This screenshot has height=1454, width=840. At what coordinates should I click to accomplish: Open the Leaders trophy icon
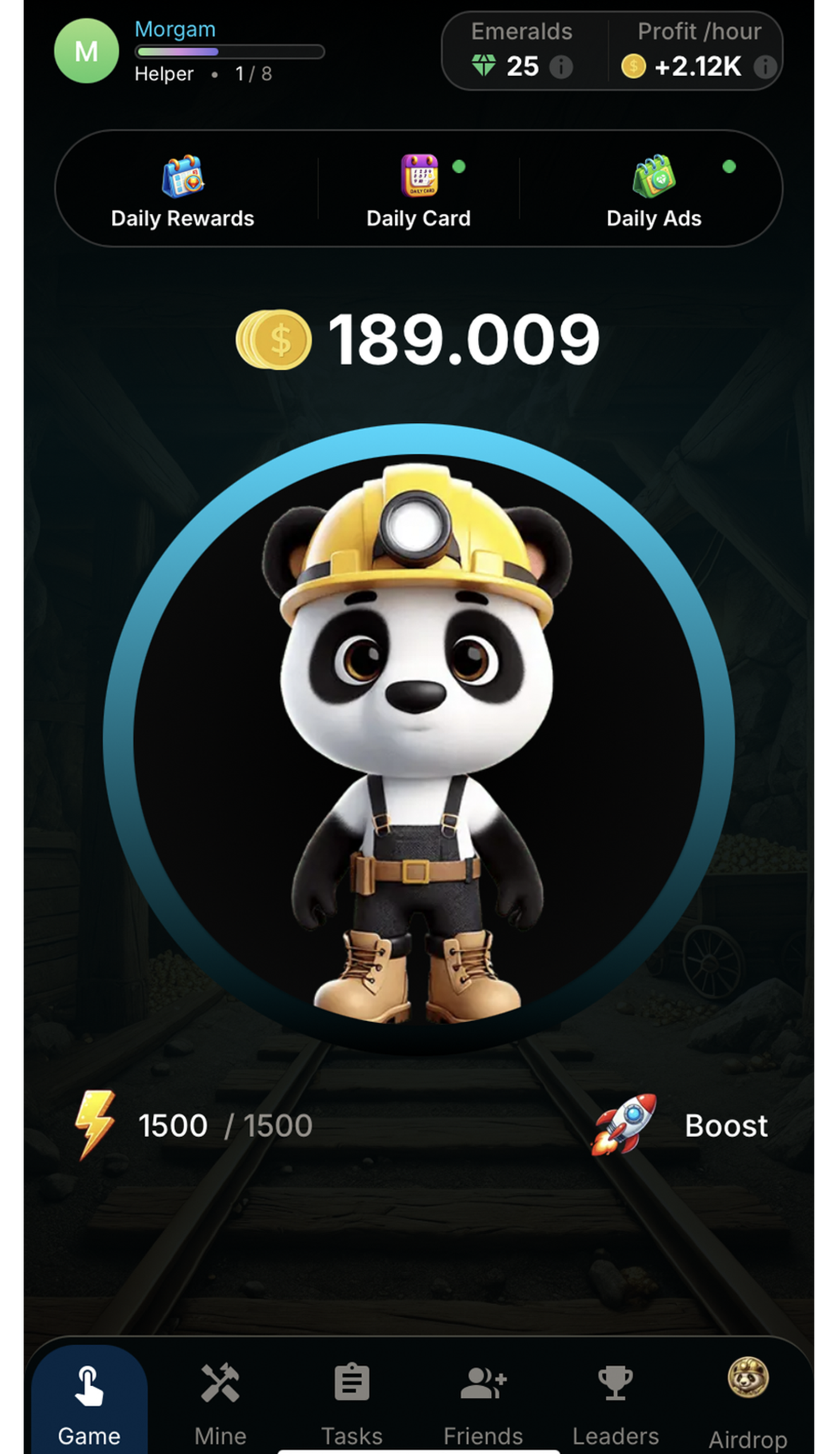pyautogui.click(x=616, y=1382)
